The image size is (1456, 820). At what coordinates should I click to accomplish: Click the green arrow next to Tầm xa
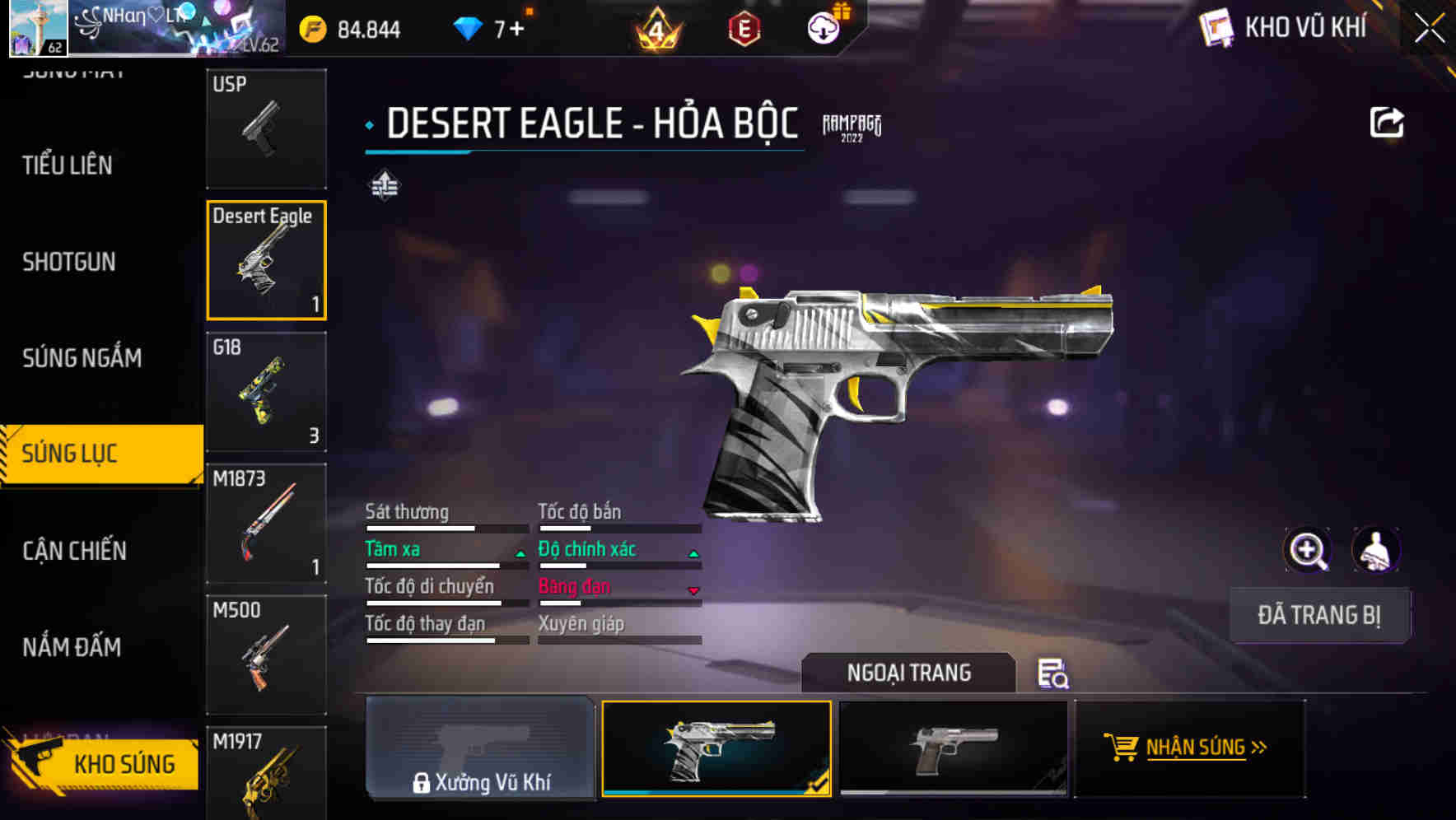point(520,553)
